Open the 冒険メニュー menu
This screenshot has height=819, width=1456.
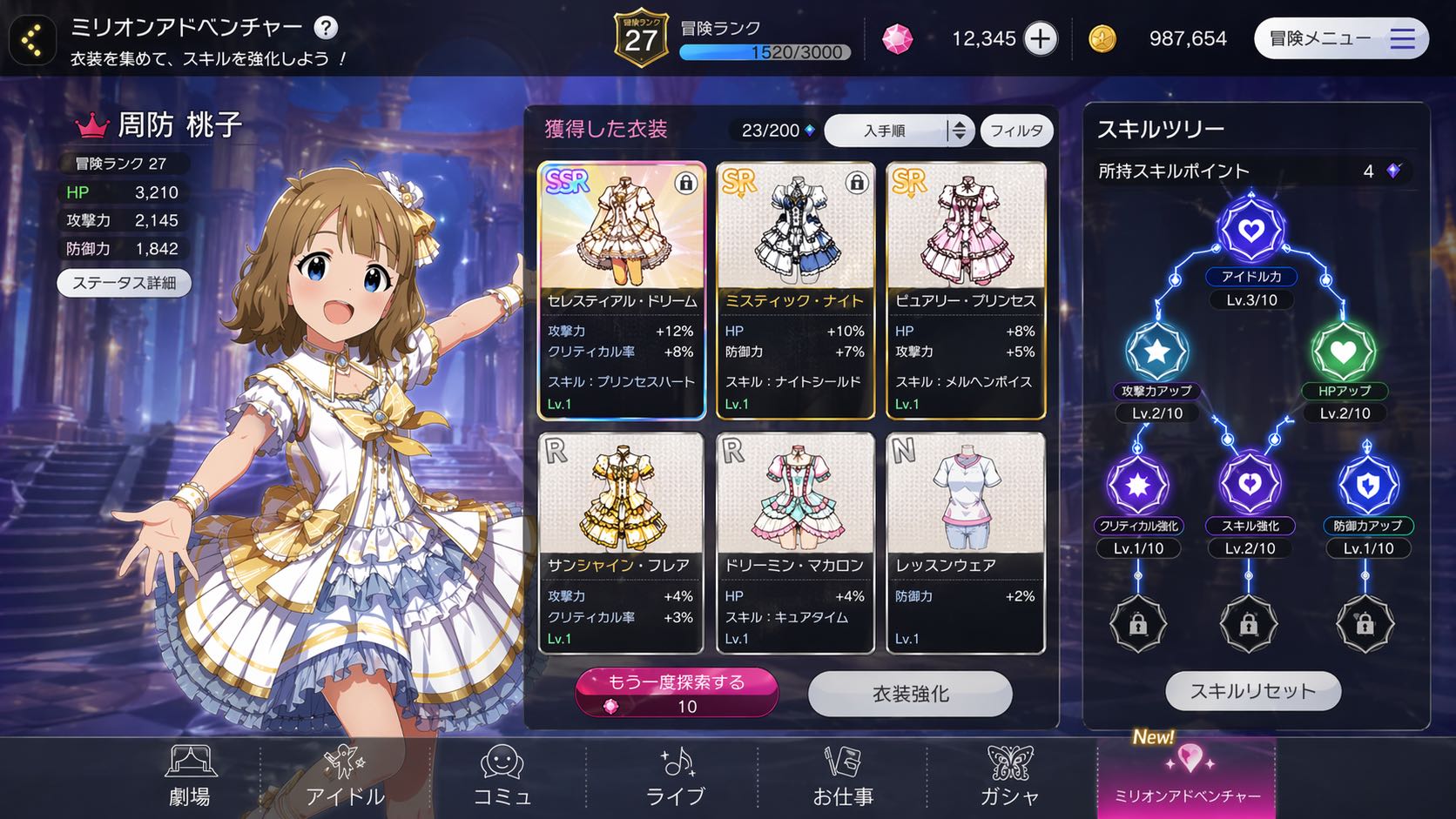tap(1340, 38)
